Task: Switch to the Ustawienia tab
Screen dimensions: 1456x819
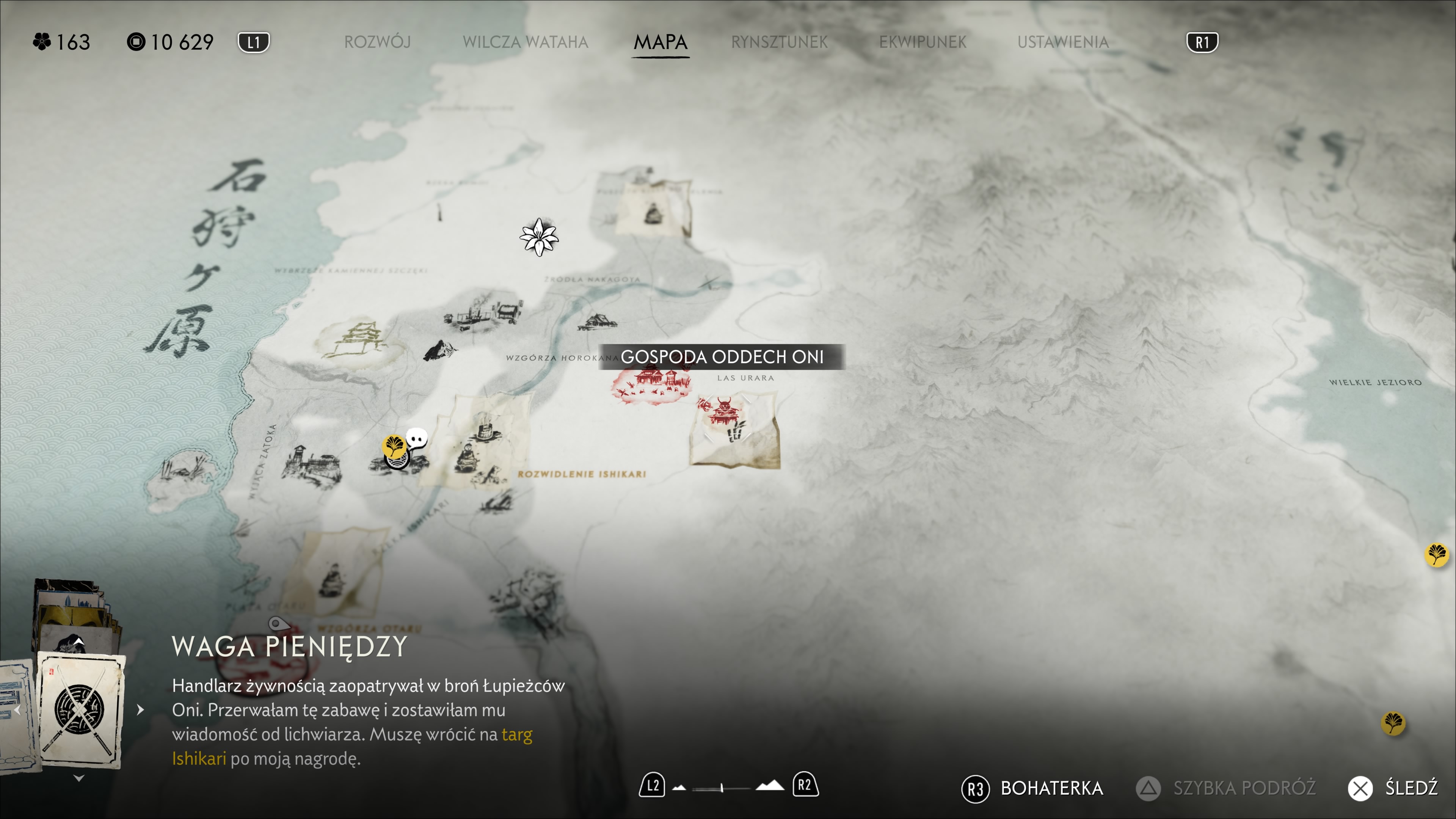Action: click(x=1062, y=42)
